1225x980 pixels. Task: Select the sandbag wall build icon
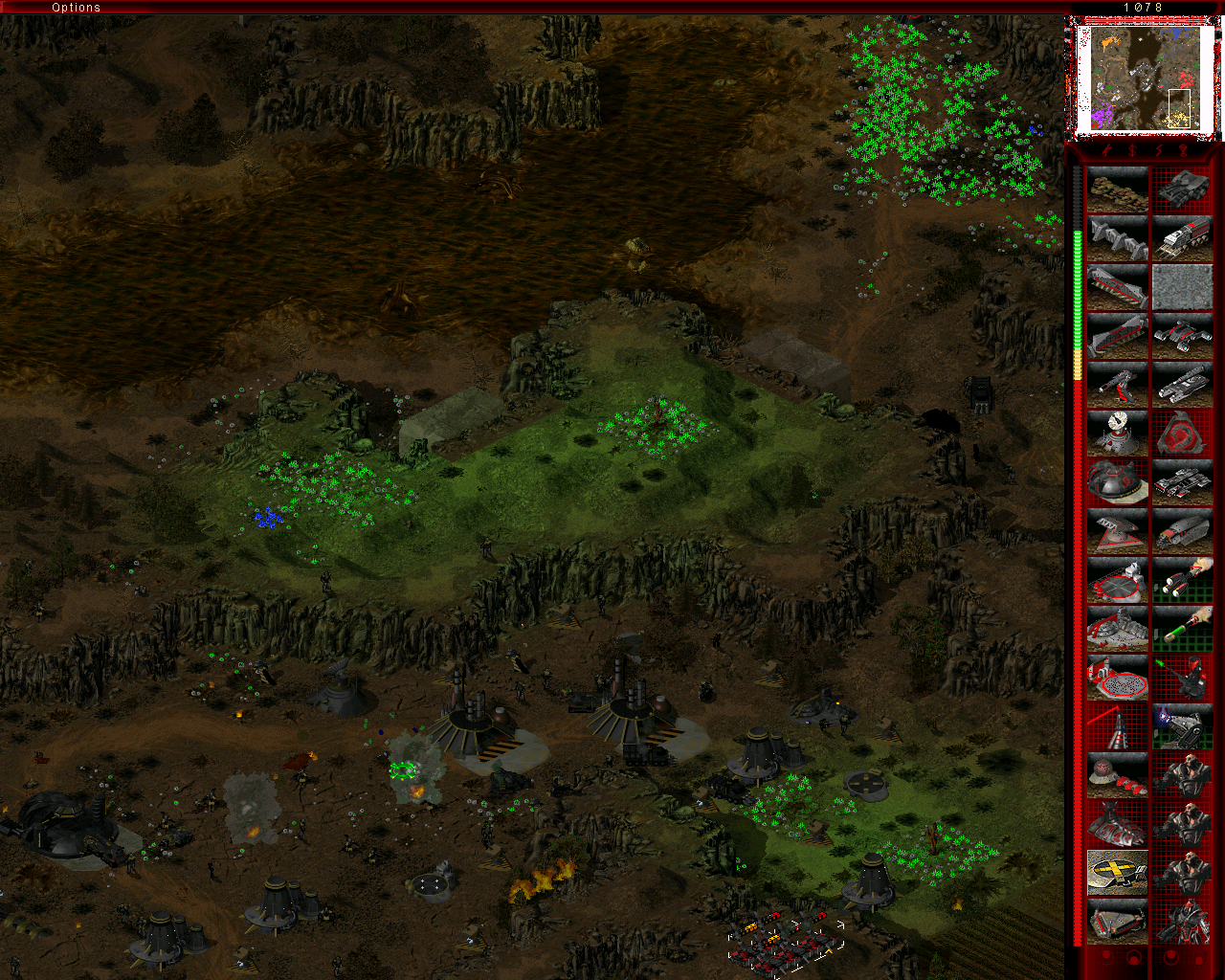[x=1117, y=189]
